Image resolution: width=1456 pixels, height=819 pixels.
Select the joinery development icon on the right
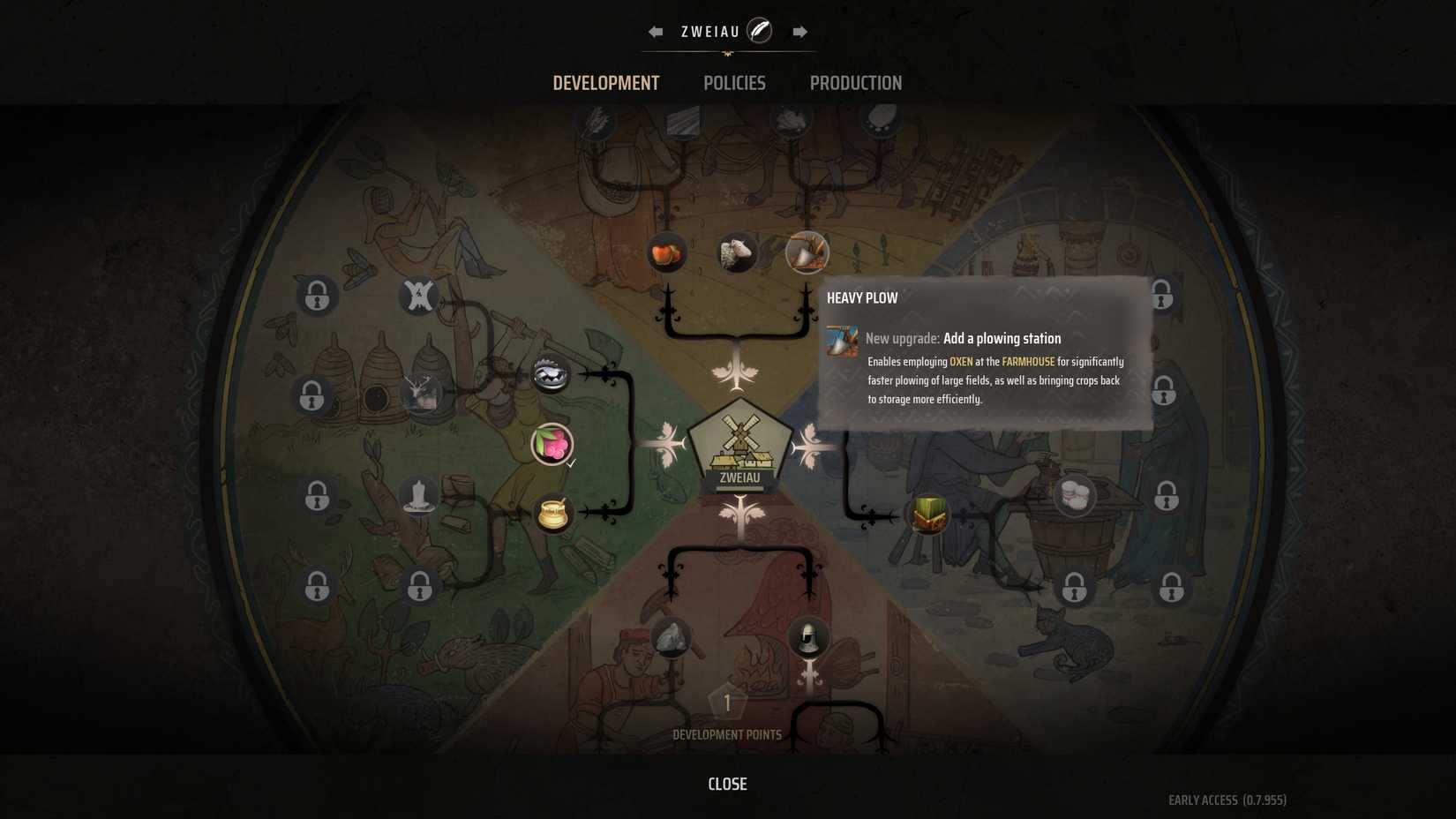928,515
